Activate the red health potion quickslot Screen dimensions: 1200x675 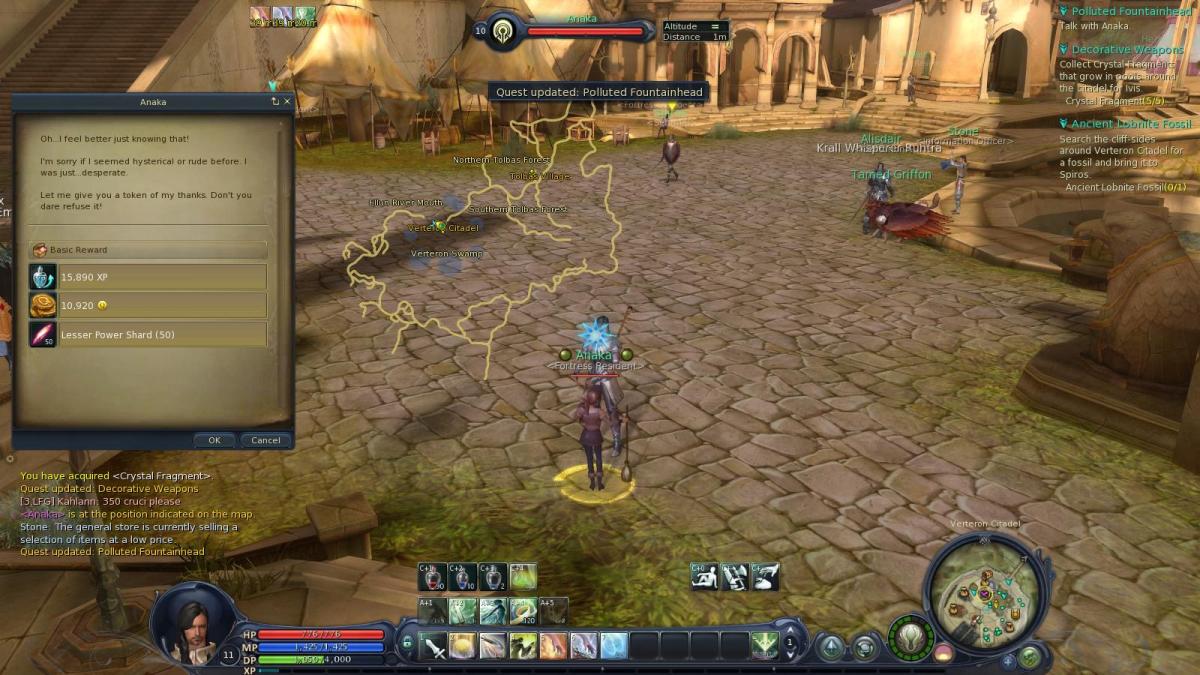point(433,576)
